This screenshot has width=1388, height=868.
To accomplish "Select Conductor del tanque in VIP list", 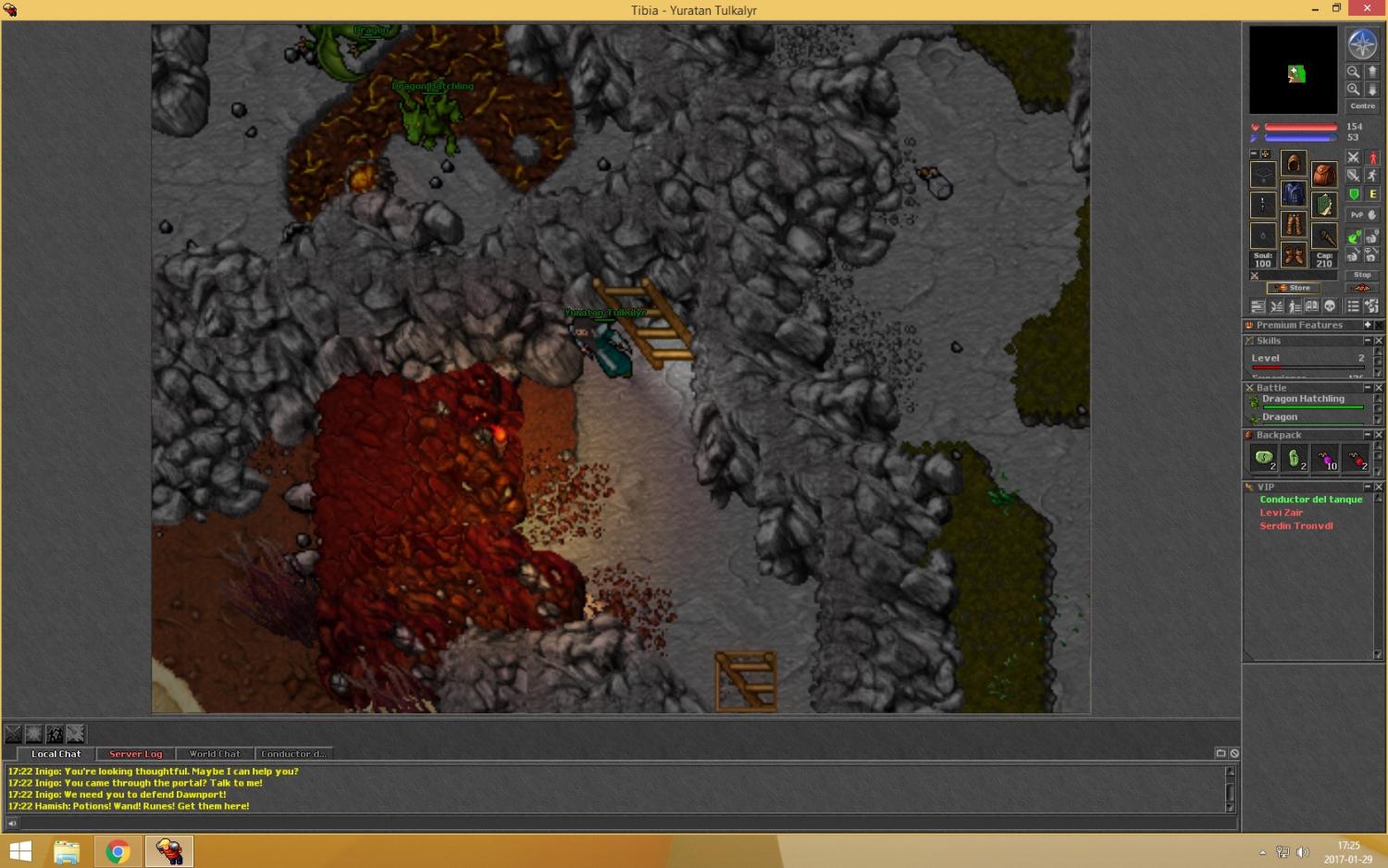I will (x=1310, y=500).
